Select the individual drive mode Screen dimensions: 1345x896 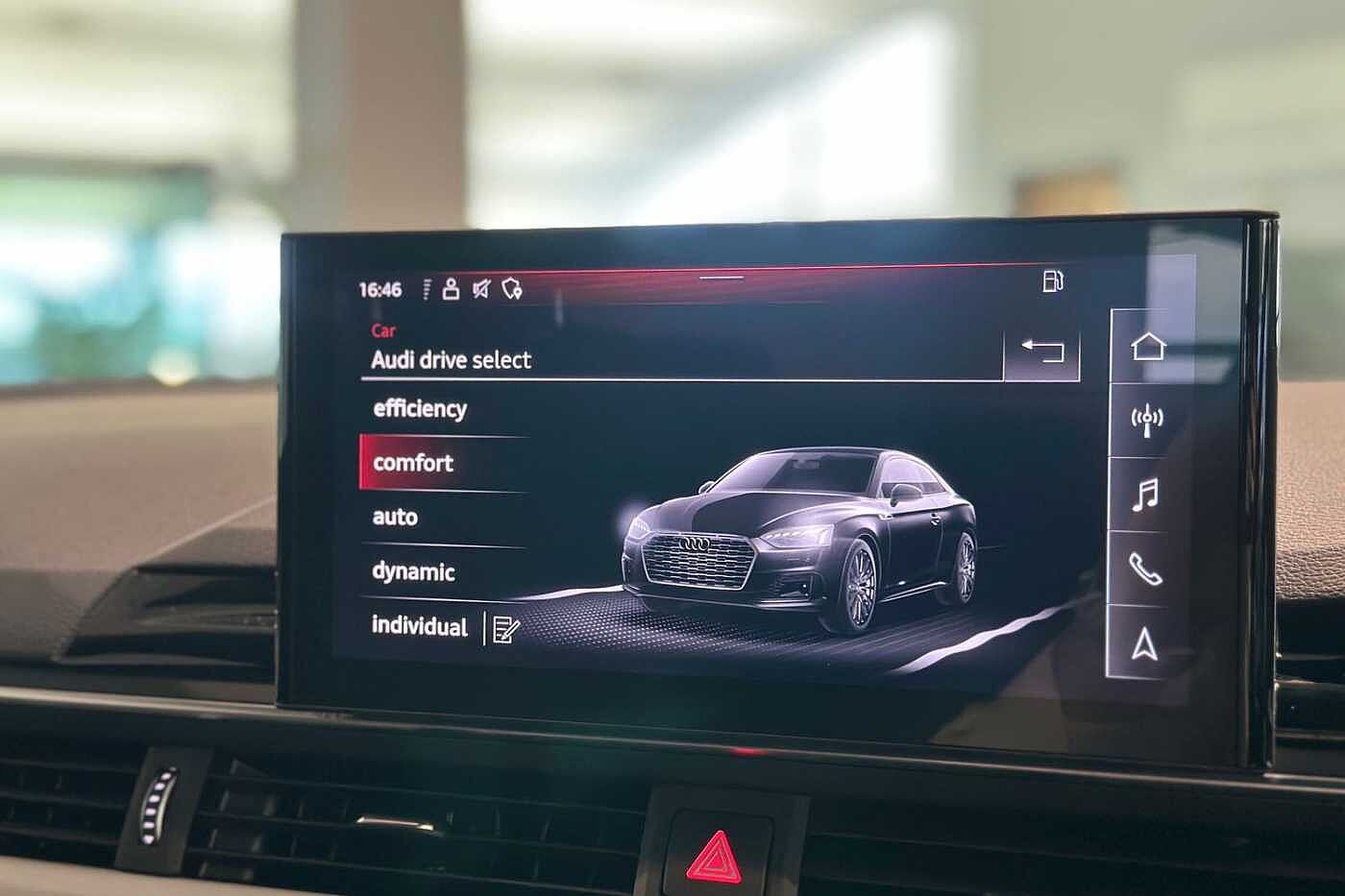coord(419,626)
